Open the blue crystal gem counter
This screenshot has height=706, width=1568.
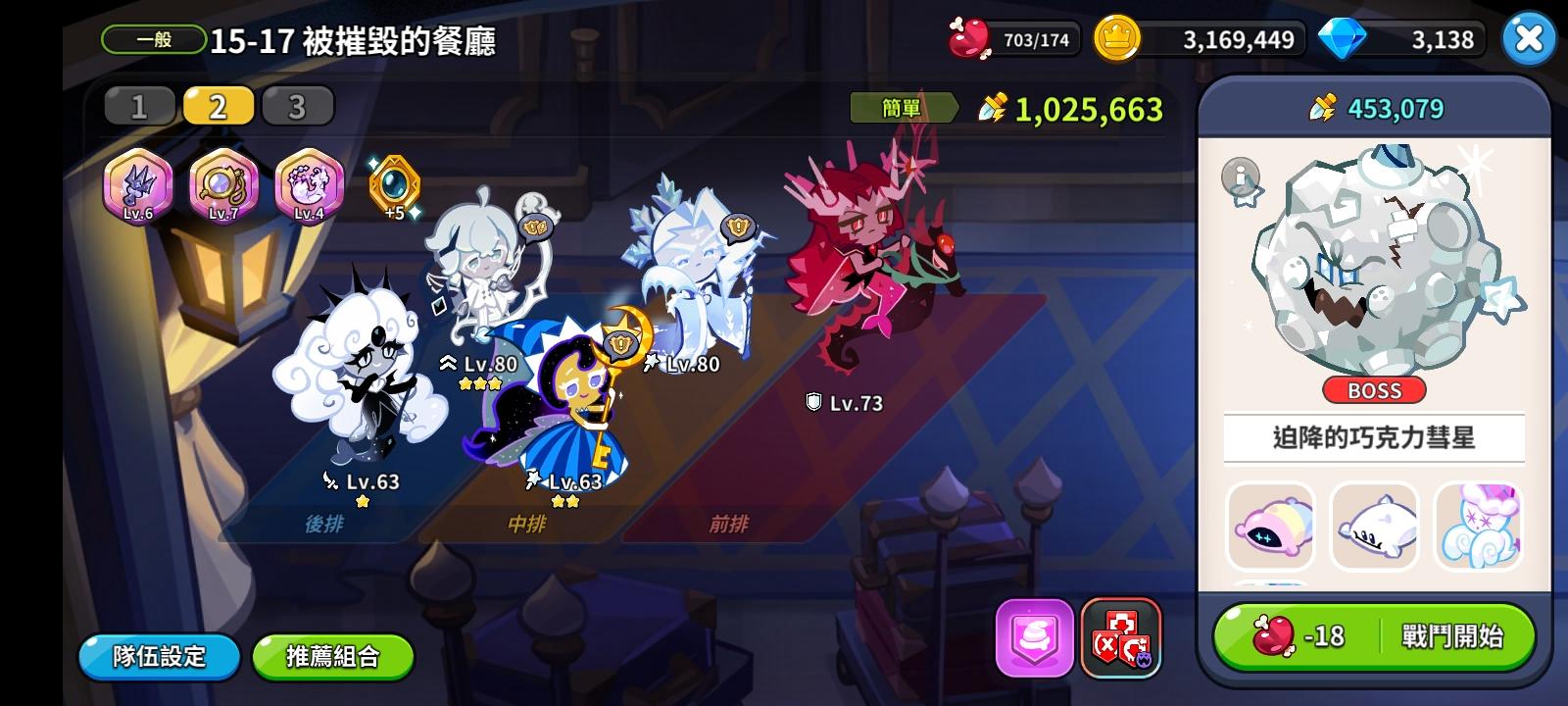[x=1400, y=41]
